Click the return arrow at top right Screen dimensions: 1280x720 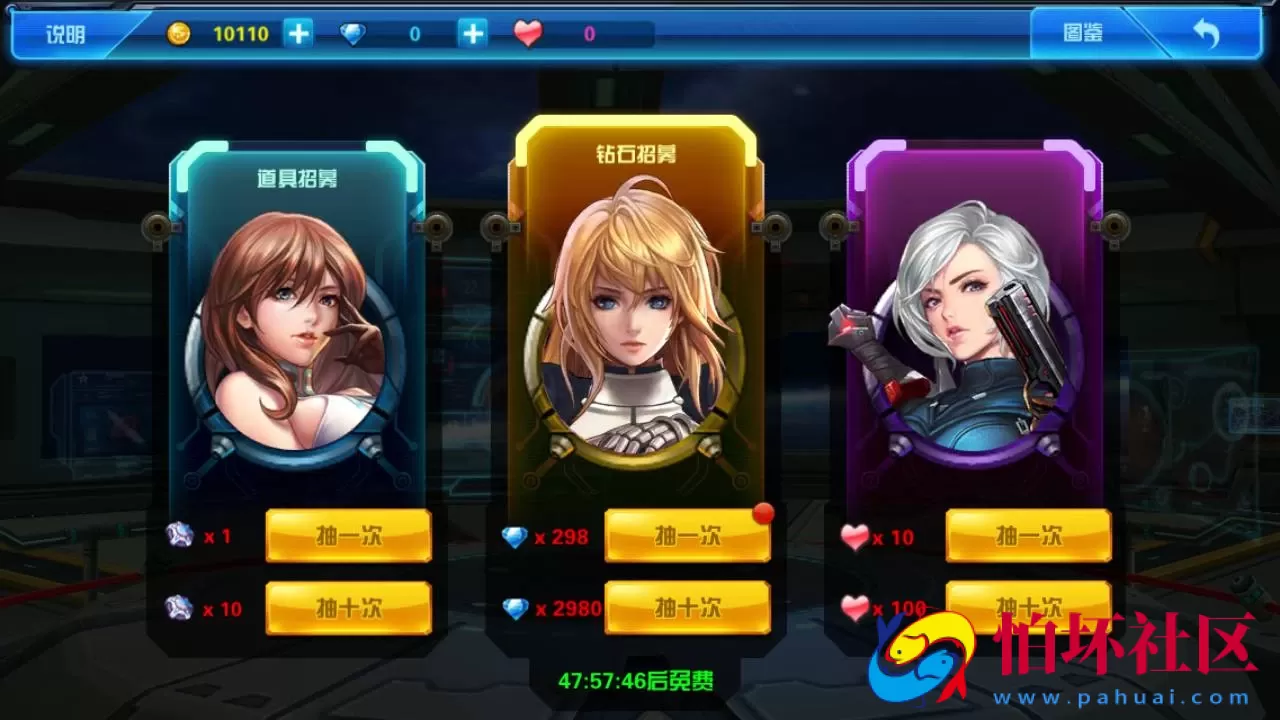1206,32
